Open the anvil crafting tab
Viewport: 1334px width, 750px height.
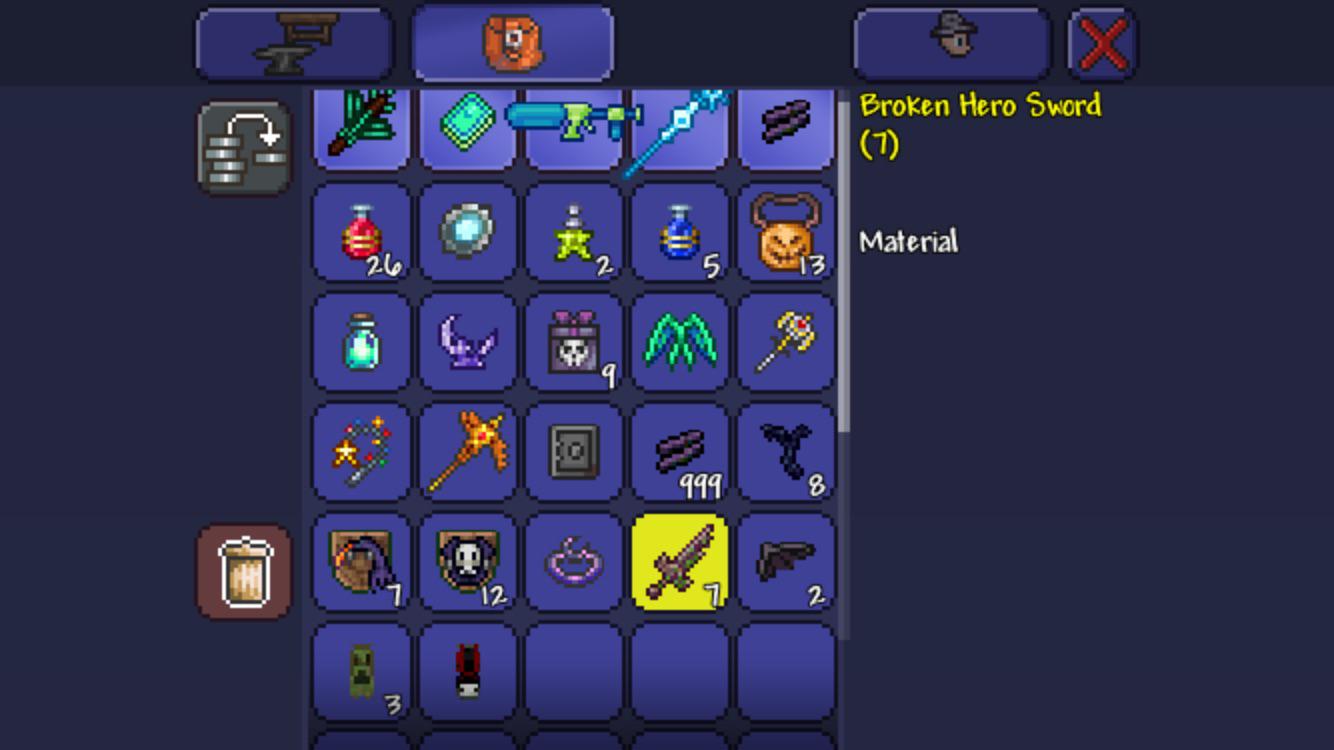[292, 42]
